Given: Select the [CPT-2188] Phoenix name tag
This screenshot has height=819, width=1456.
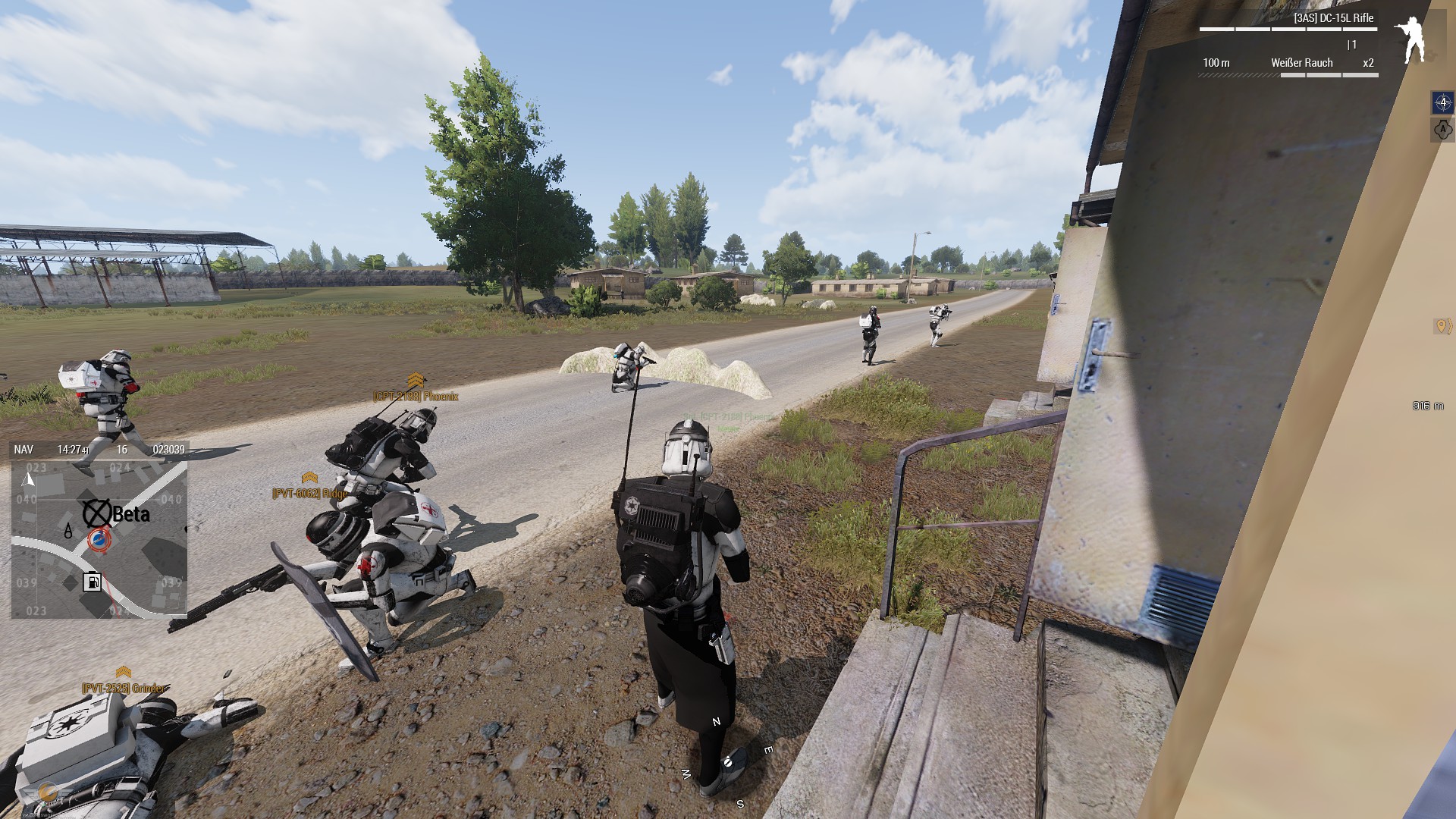Looking at the screenshot, I should (x=416, y=396).
